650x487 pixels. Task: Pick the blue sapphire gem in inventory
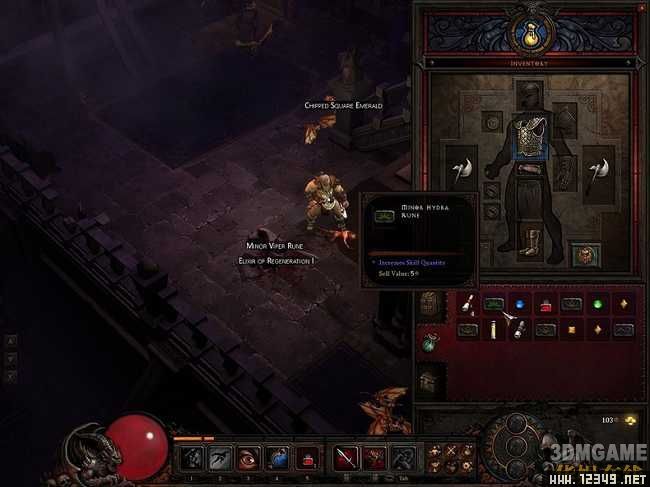tap(520, 304)
